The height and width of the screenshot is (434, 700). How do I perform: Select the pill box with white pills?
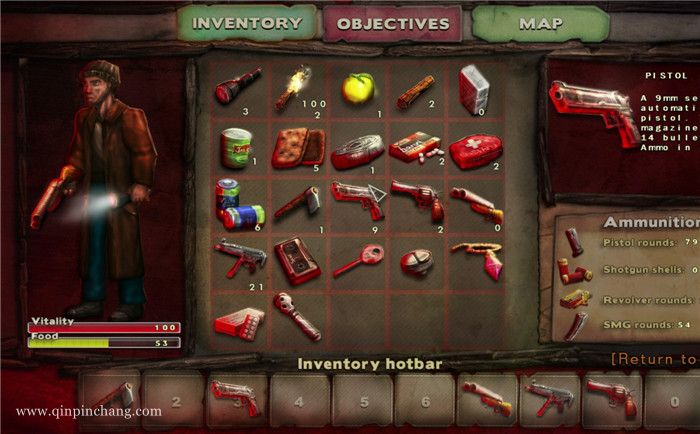pyautogui.click(x=412, y=148)
